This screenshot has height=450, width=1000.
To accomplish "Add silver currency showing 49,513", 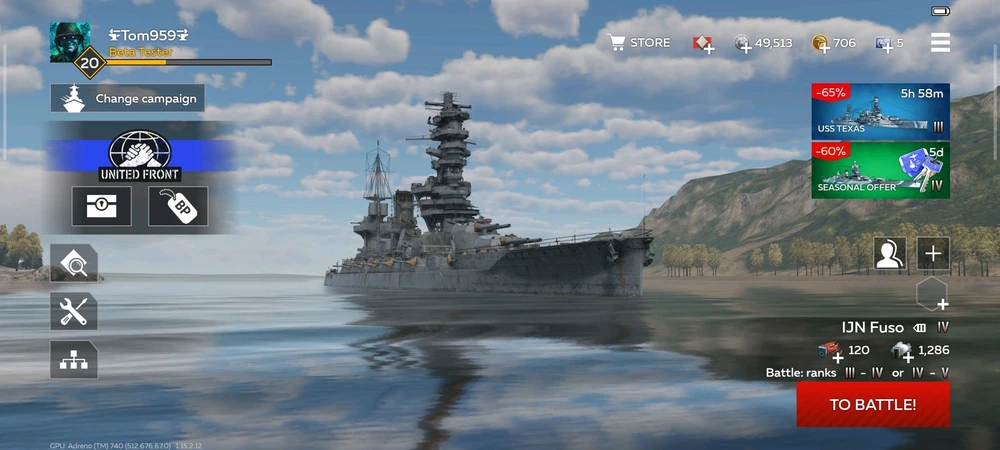I will click(x=744, y=43).
